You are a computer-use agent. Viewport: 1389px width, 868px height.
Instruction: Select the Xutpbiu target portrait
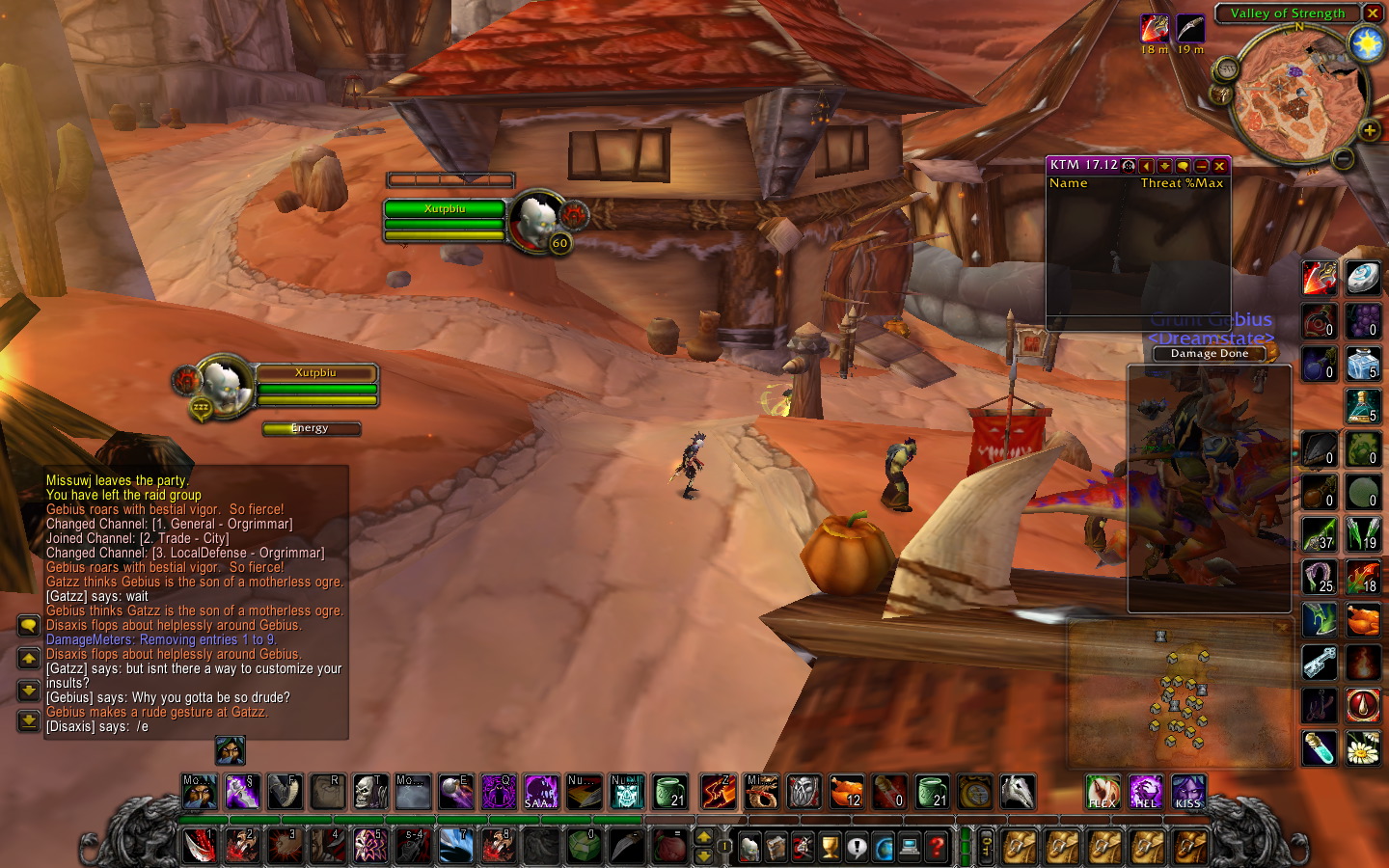pos(533,221)
